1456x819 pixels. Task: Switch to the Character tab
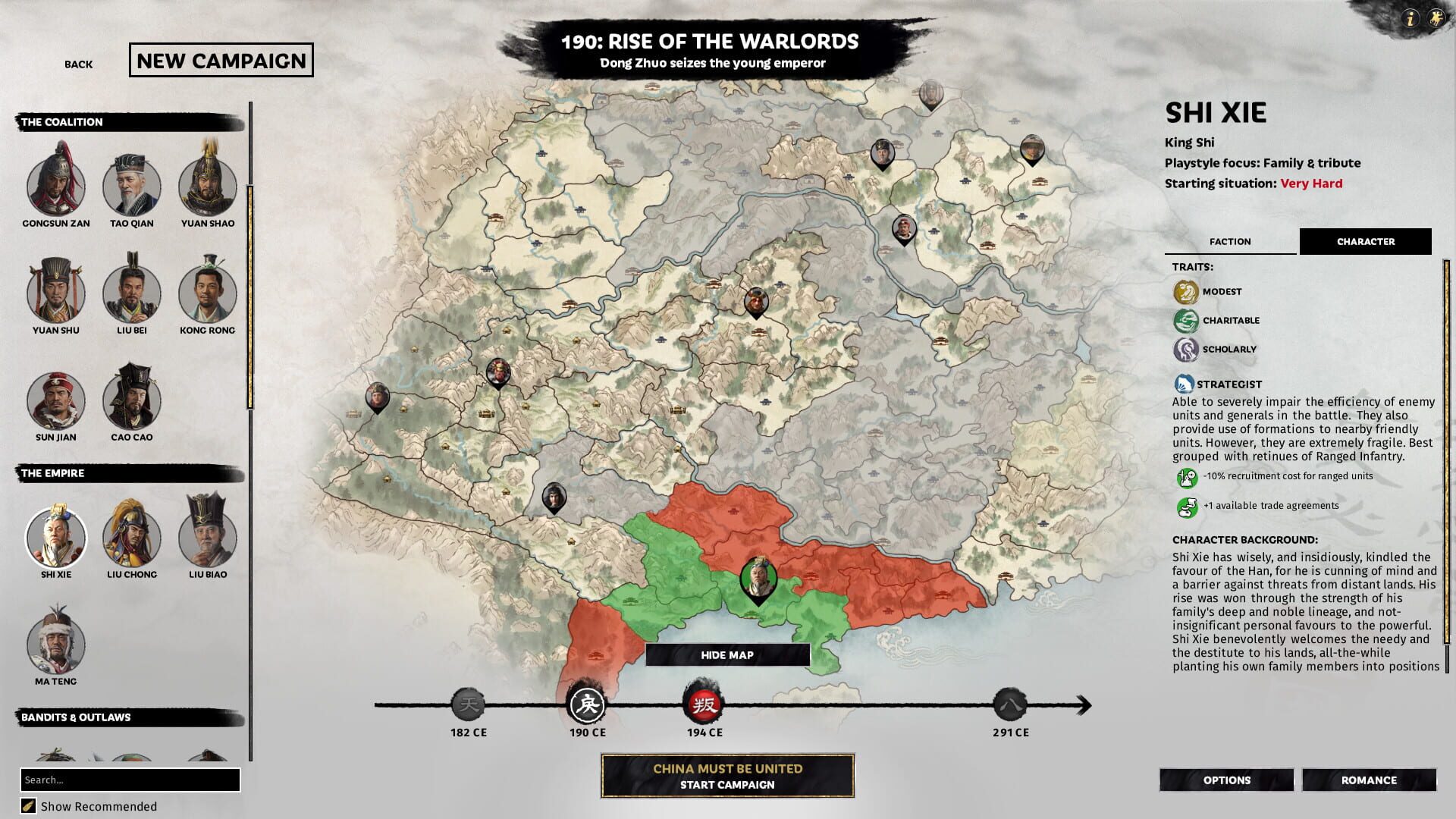tap(1366, 241)
